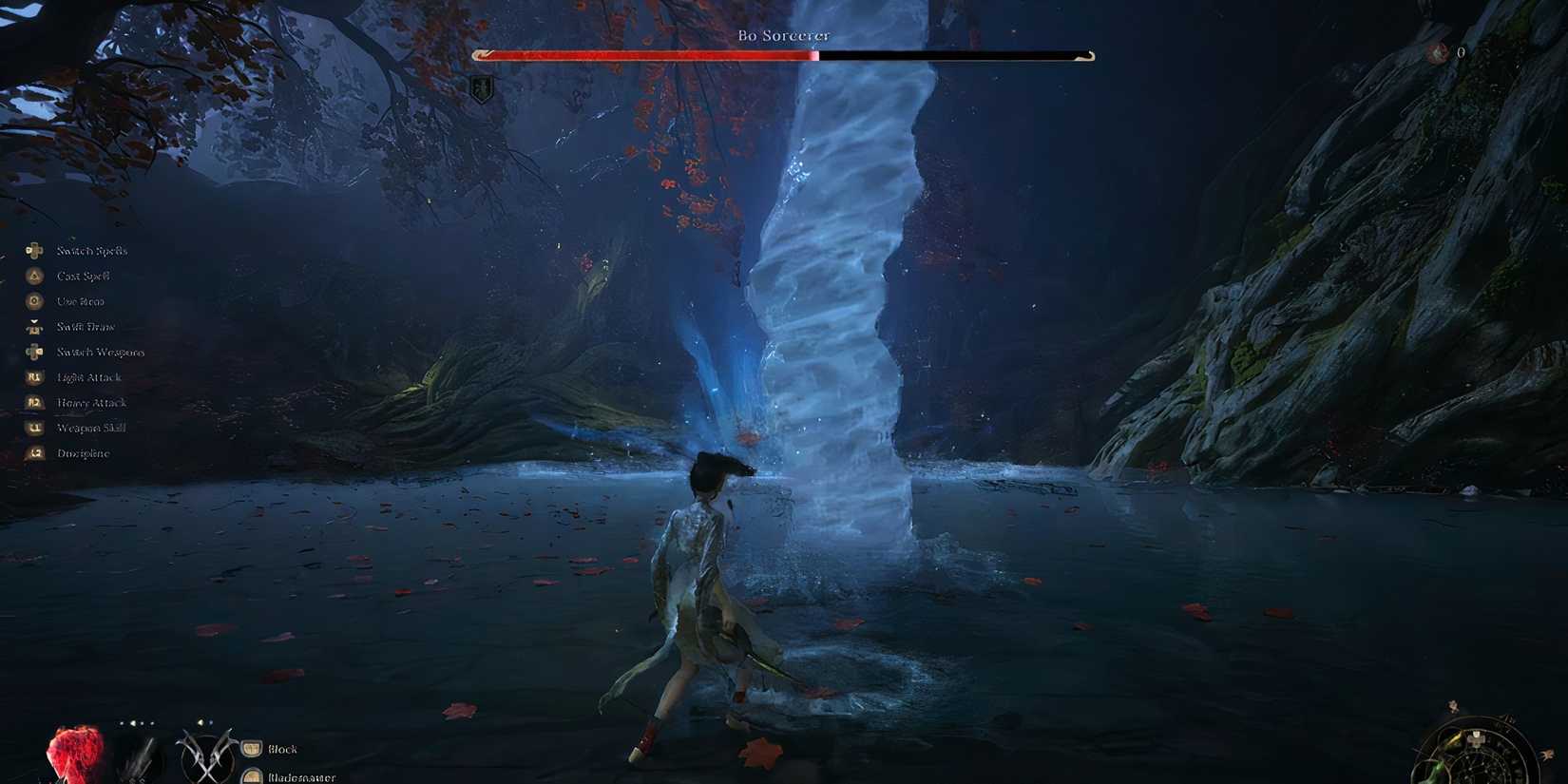Click the Bo Sorcerer boss name
The height and width of the screenshot is (784, 1568).
coord(784,35)
